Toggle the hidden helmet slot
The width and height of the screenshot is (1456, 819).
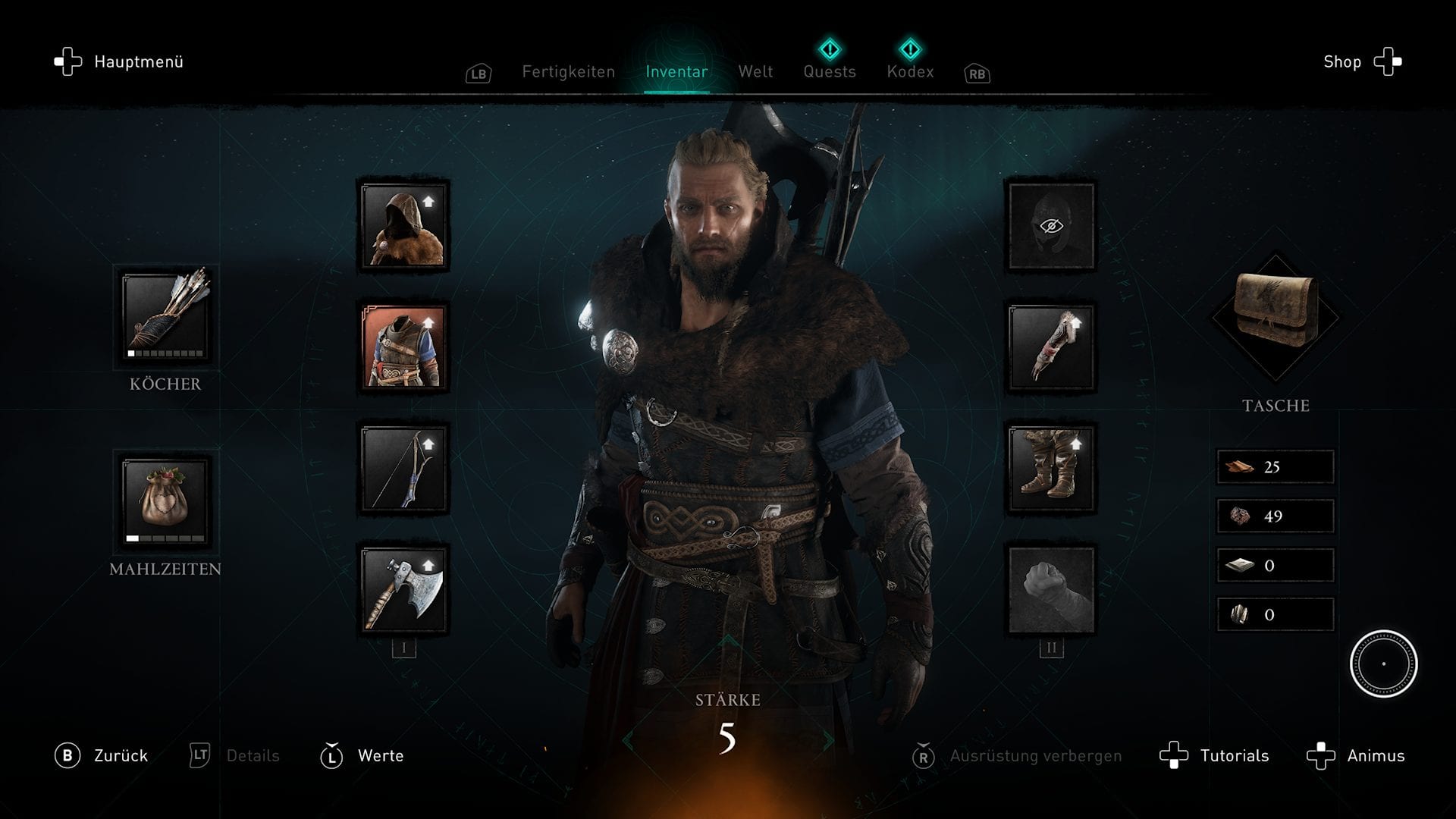[1051, 226]
